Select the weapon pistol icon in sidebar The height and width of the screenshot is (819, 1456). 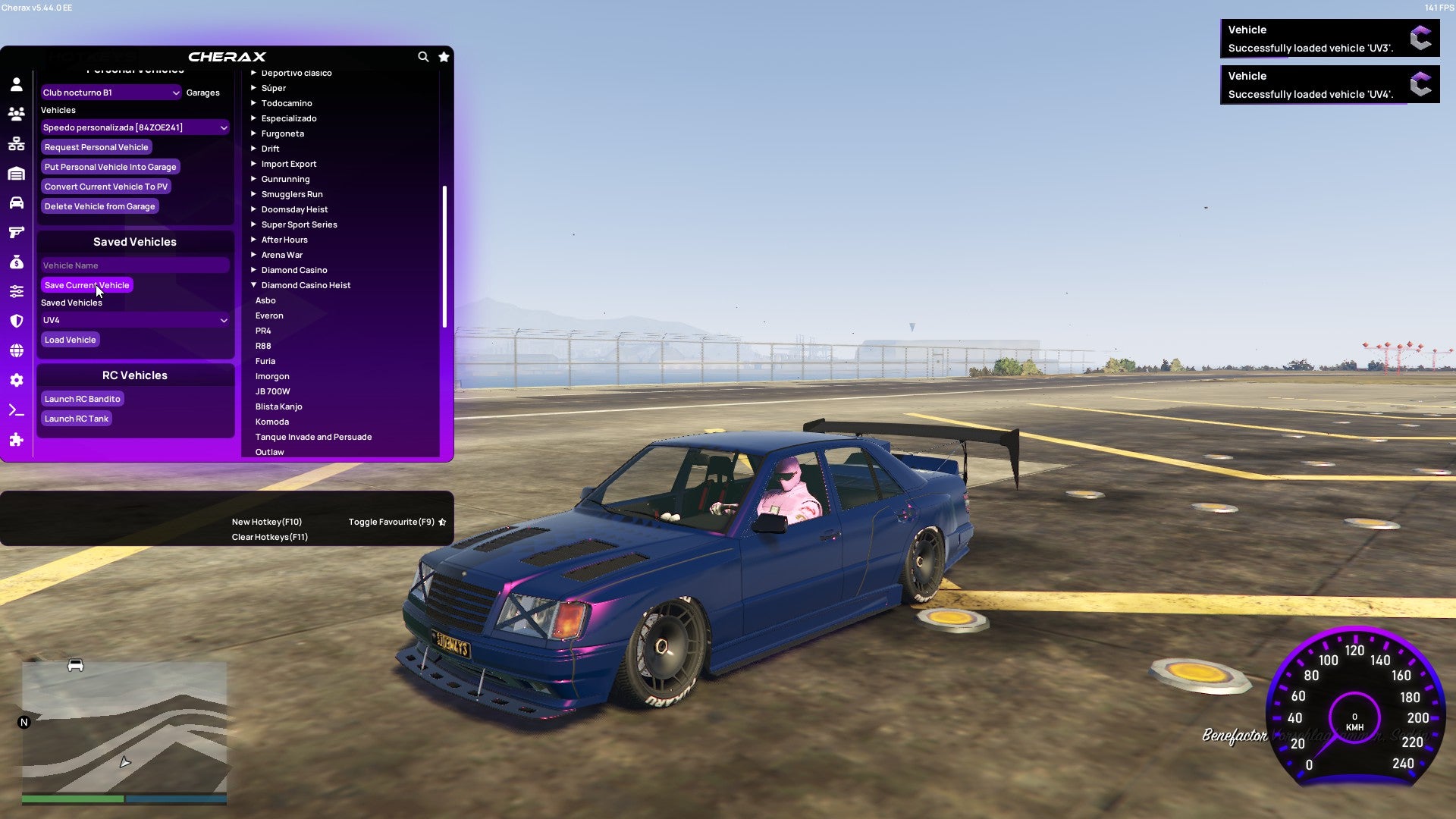[x=17, y=233]
